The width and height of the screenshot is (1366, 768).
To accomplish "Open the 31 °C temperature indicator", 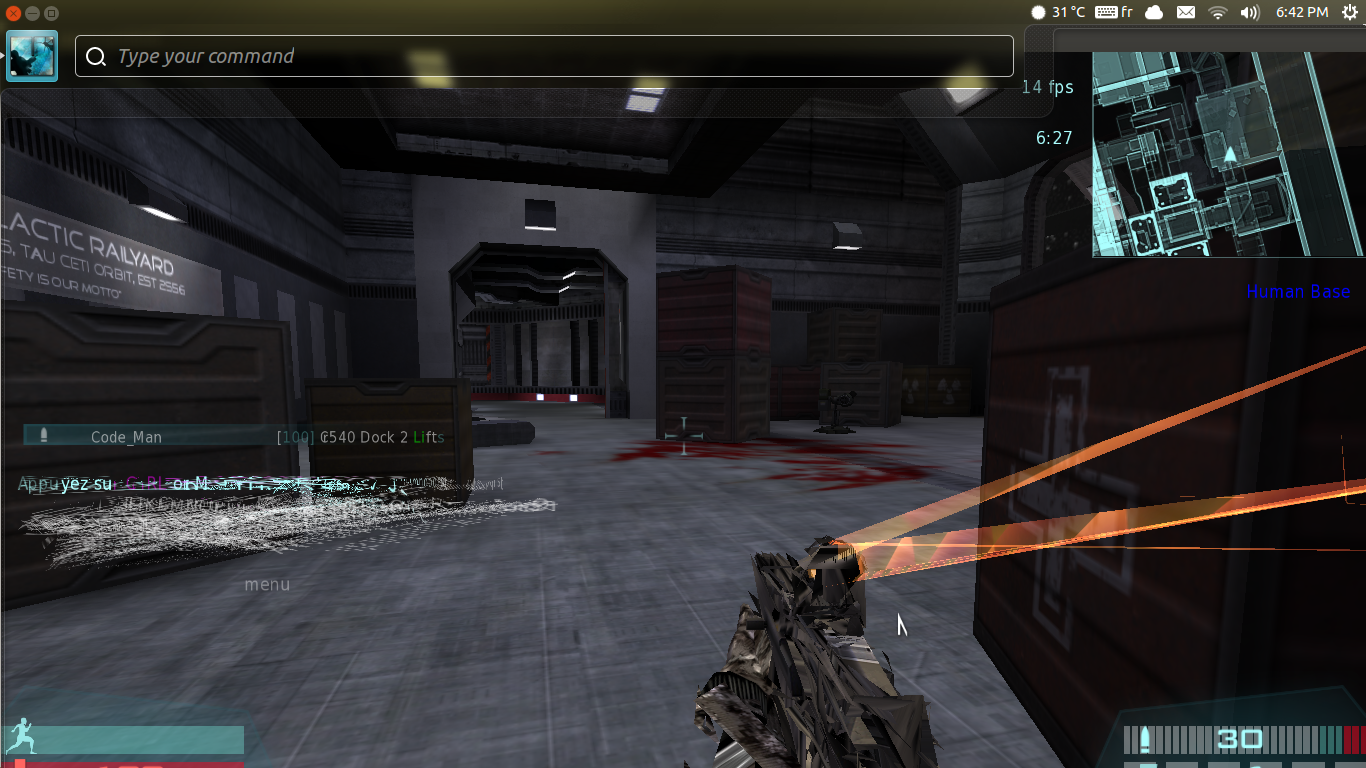I will [x=1058, y=12].
